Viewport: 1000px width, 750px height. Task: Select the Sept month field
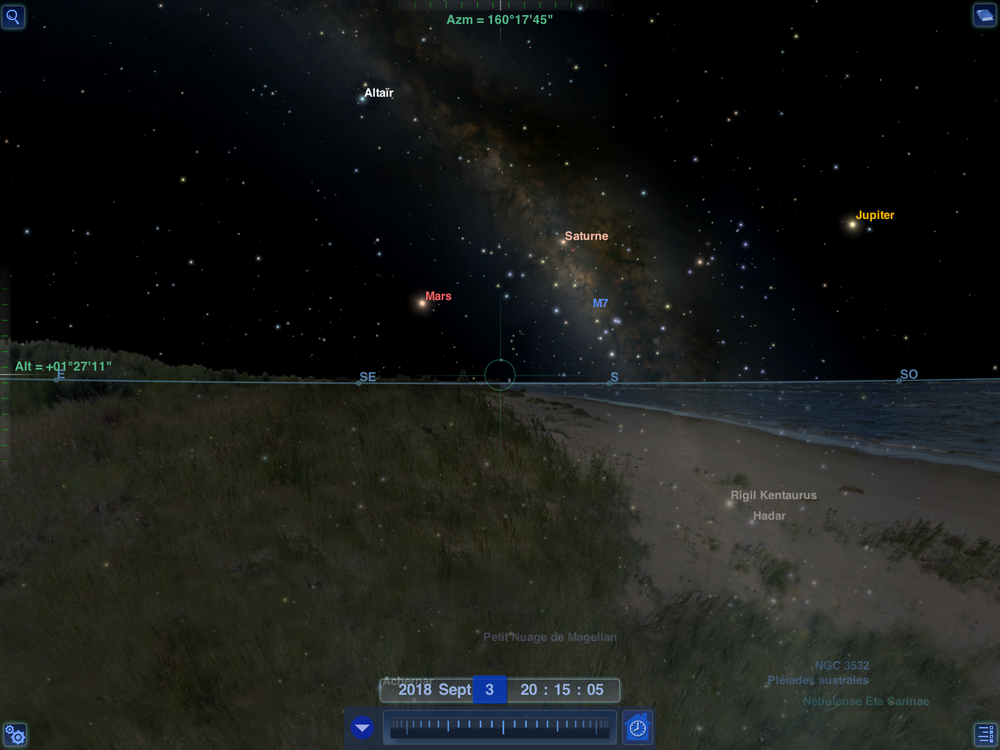pos(455,690)
